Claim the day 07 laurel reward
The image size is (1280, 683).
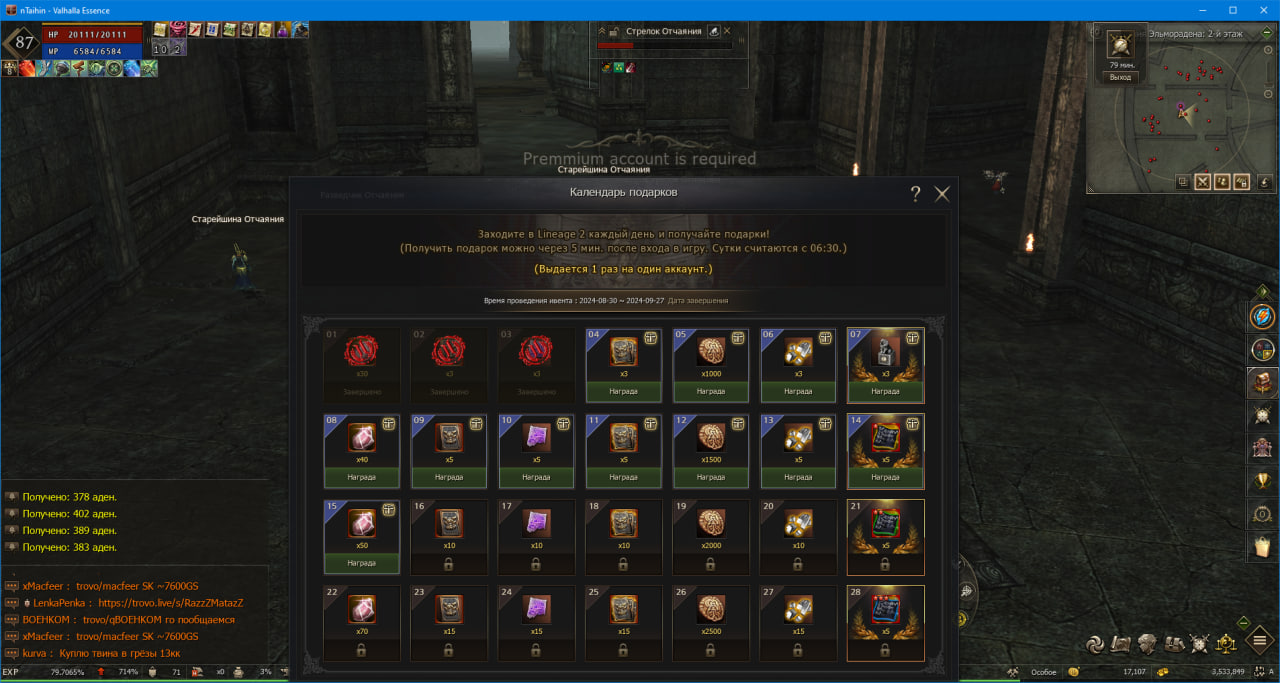[885, 391]
